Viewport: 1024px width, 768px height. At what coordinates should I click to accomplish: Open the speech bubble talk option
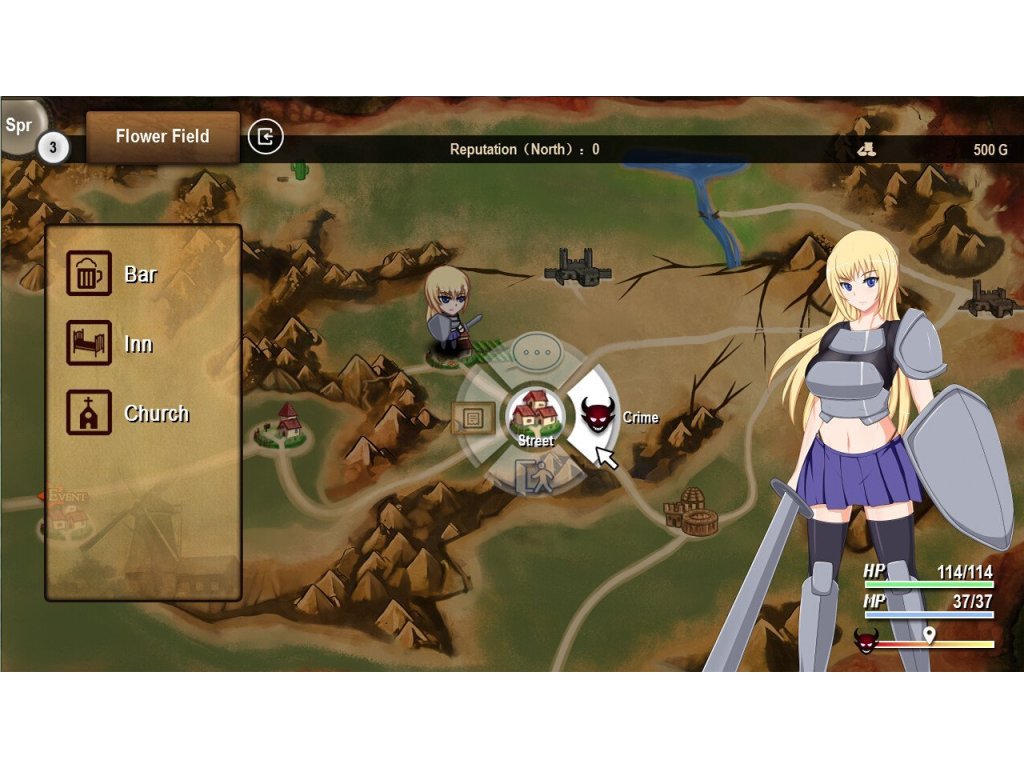[x=539, y=351]
